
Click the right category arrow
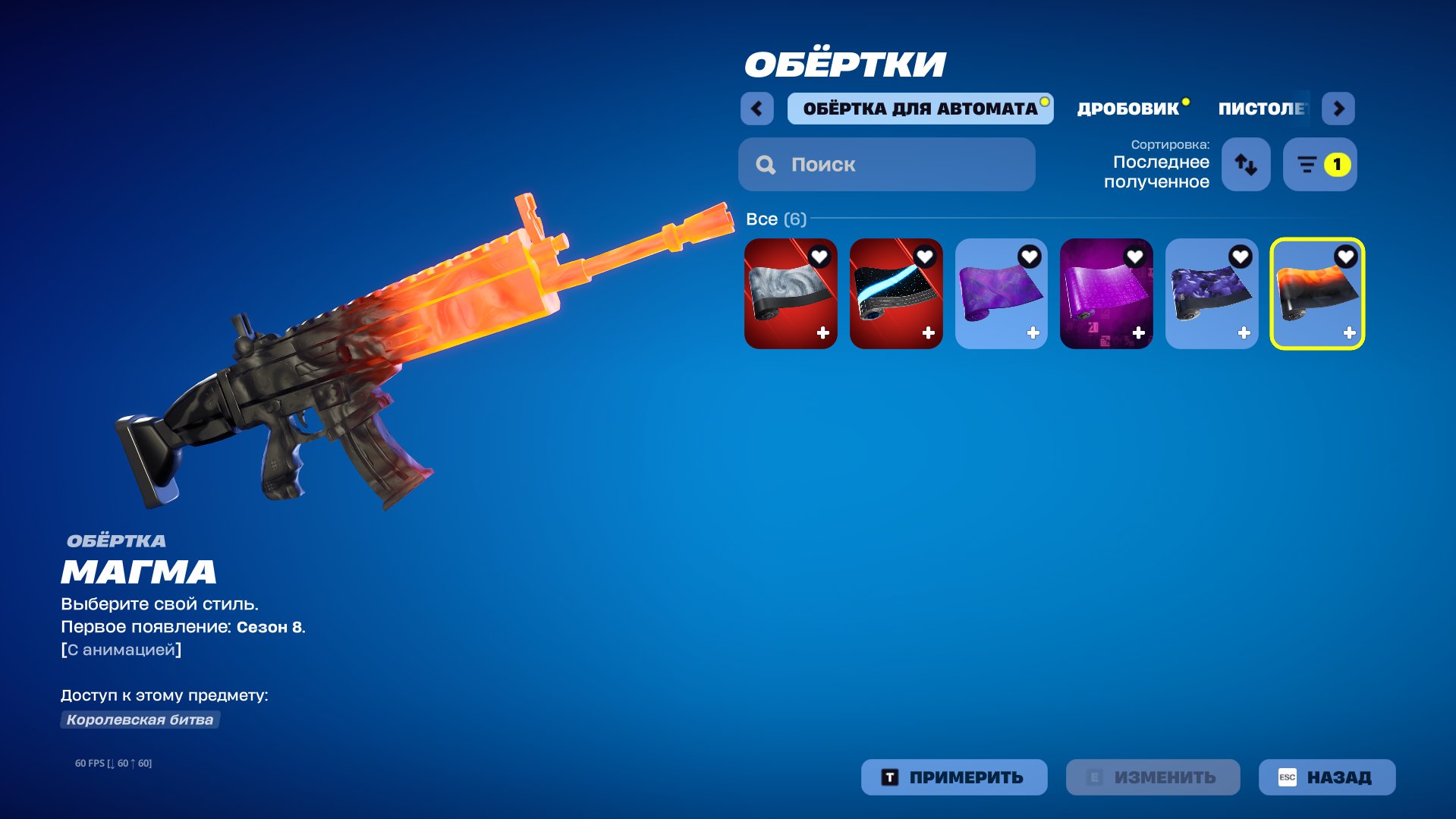pyautogui.click(x=1338, y=108)
